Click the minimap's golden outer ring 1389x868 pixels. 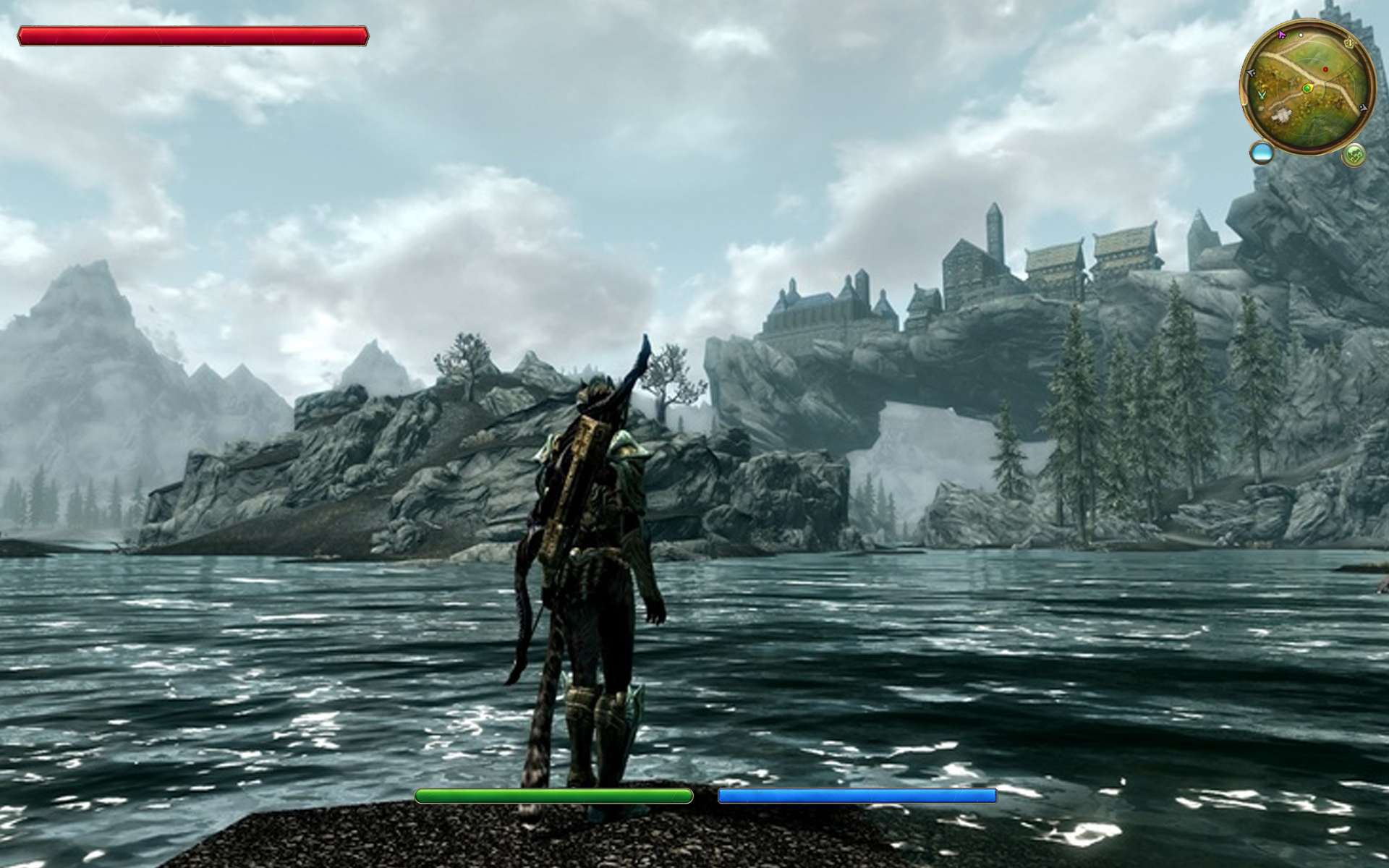tap(1311, 21)
